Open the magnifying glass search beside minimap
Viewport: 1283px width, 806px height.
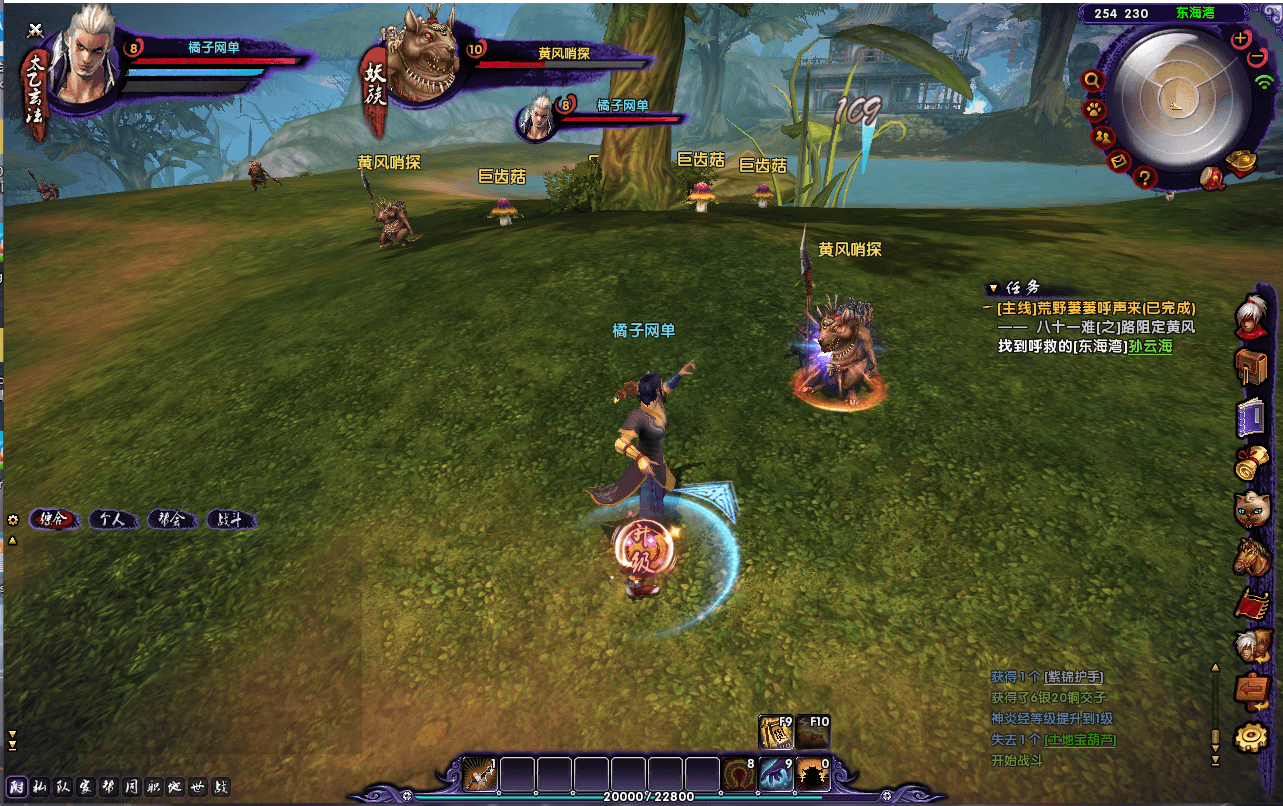1093,80
